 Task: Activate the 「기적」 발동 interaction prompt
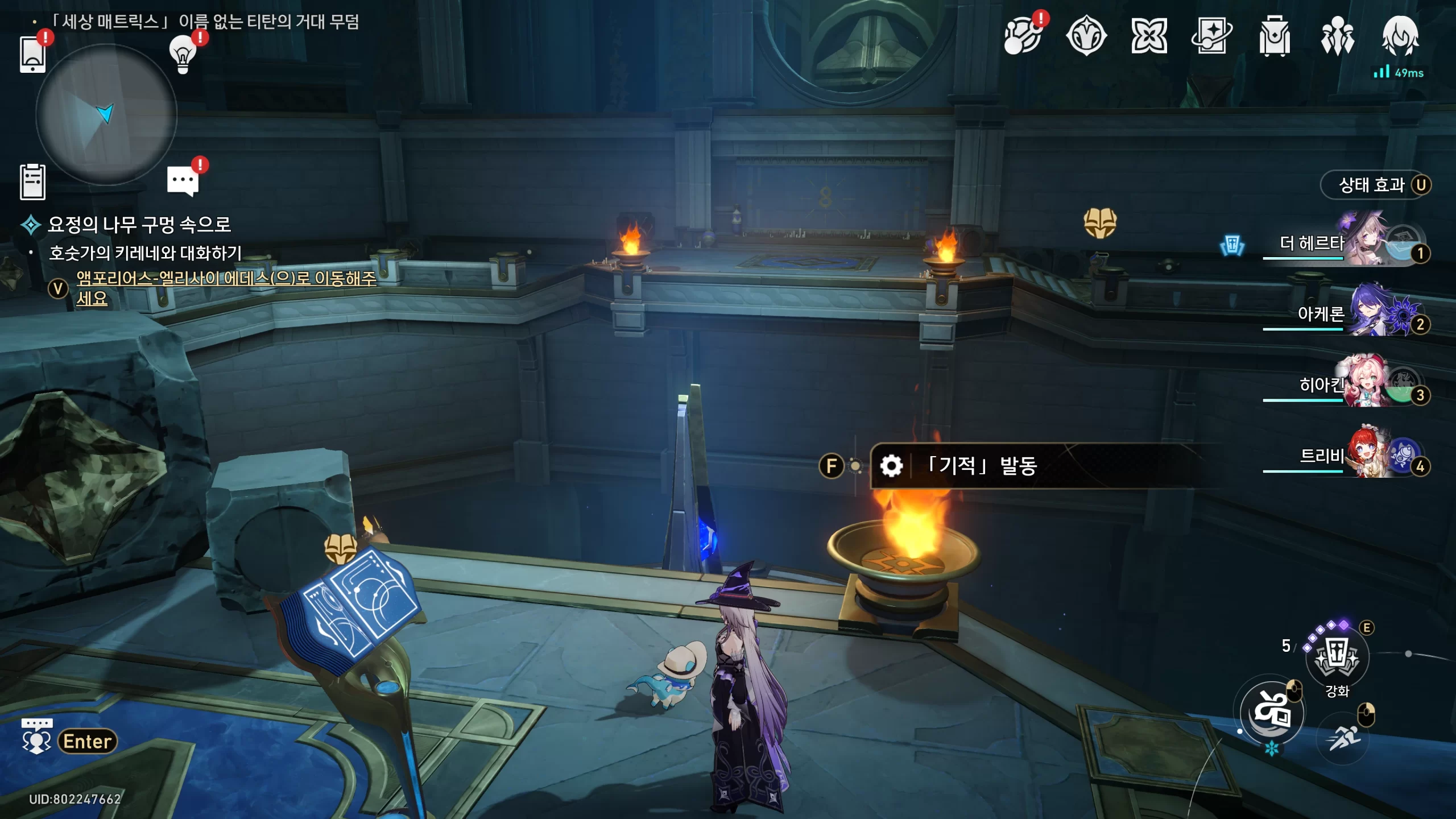coord(981,466)
